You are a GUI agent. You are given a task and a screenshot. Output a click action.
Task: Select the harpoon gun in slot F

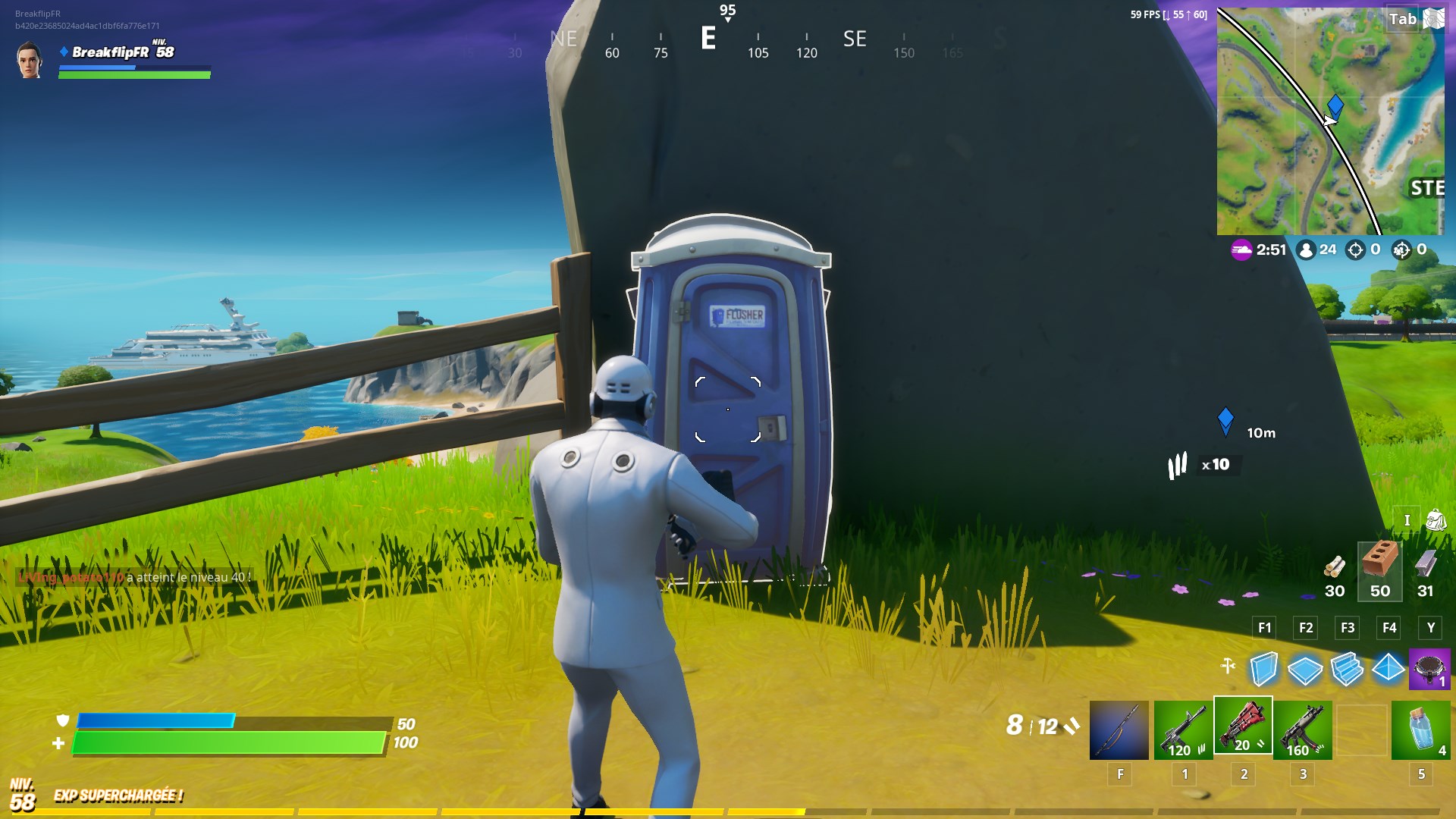coord(1119,728)
